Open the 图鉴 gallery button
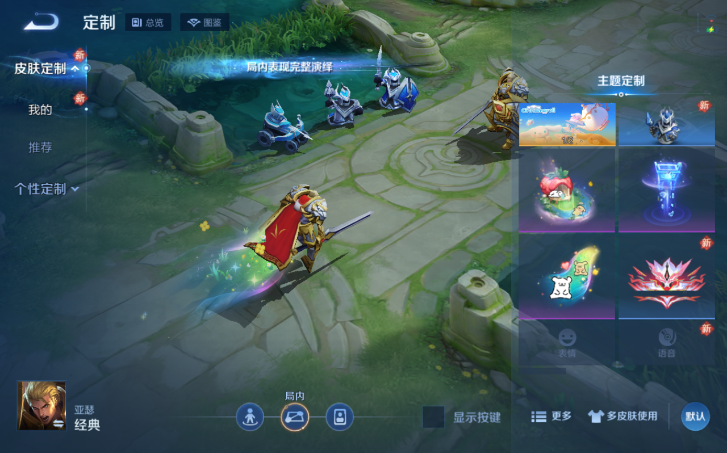This screenshot has width=727, height=453. (x=205, y=22)
